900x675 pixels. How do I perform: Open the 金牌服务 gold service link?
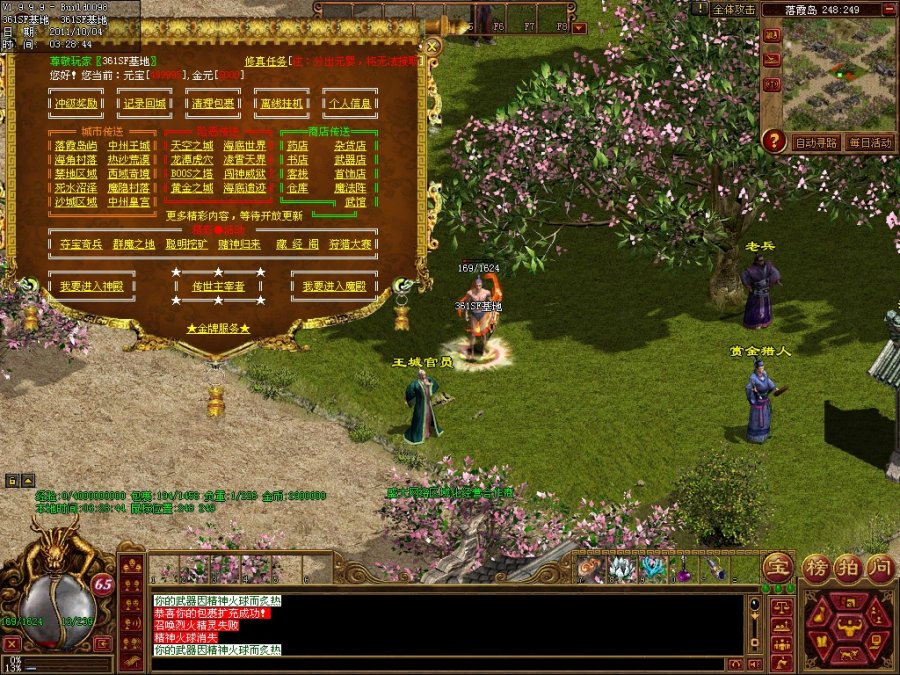pyautogui.click(x=218, y=328)
